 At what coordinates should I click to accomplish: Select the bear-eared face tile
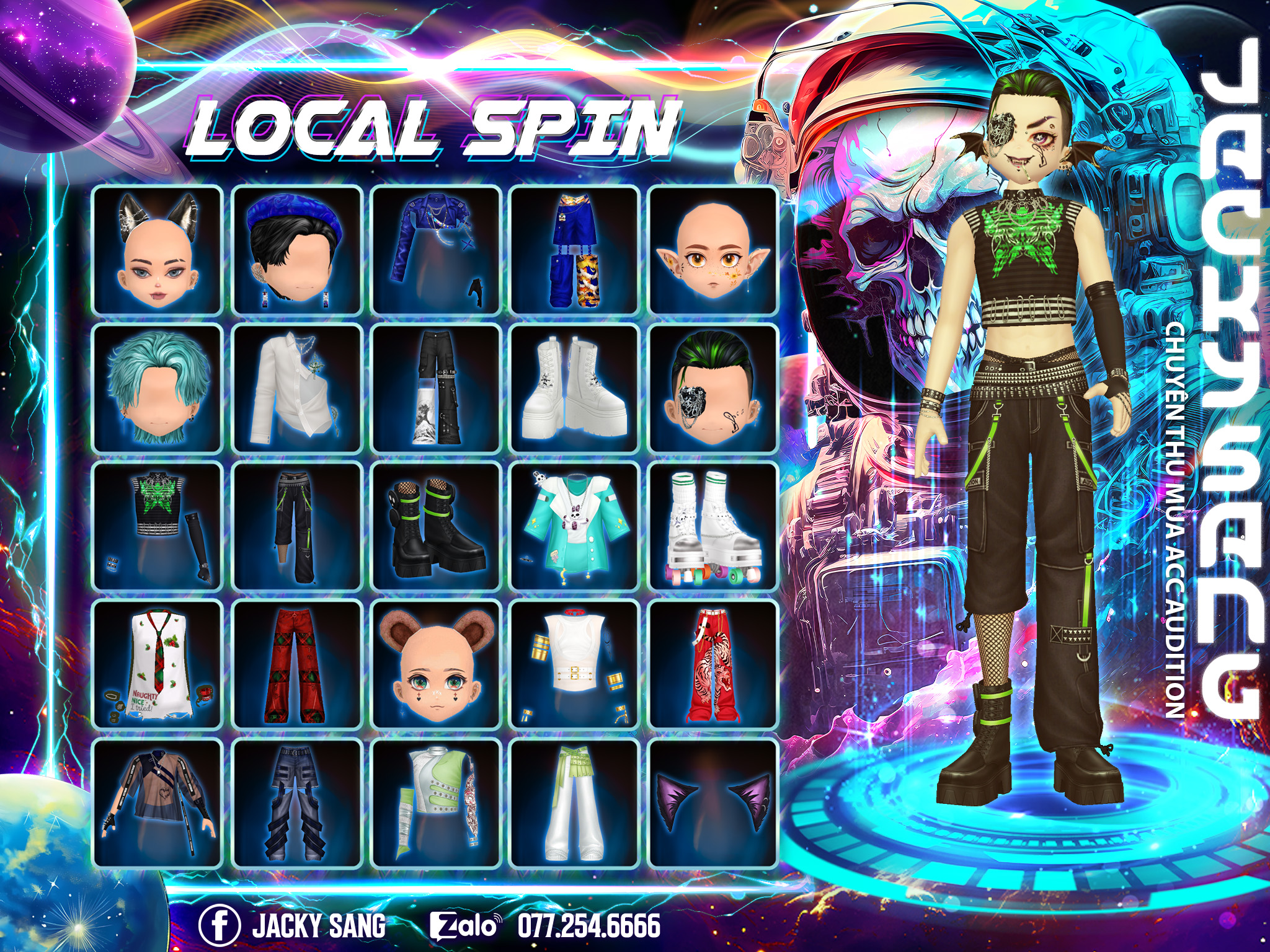[x=435, y=664]
